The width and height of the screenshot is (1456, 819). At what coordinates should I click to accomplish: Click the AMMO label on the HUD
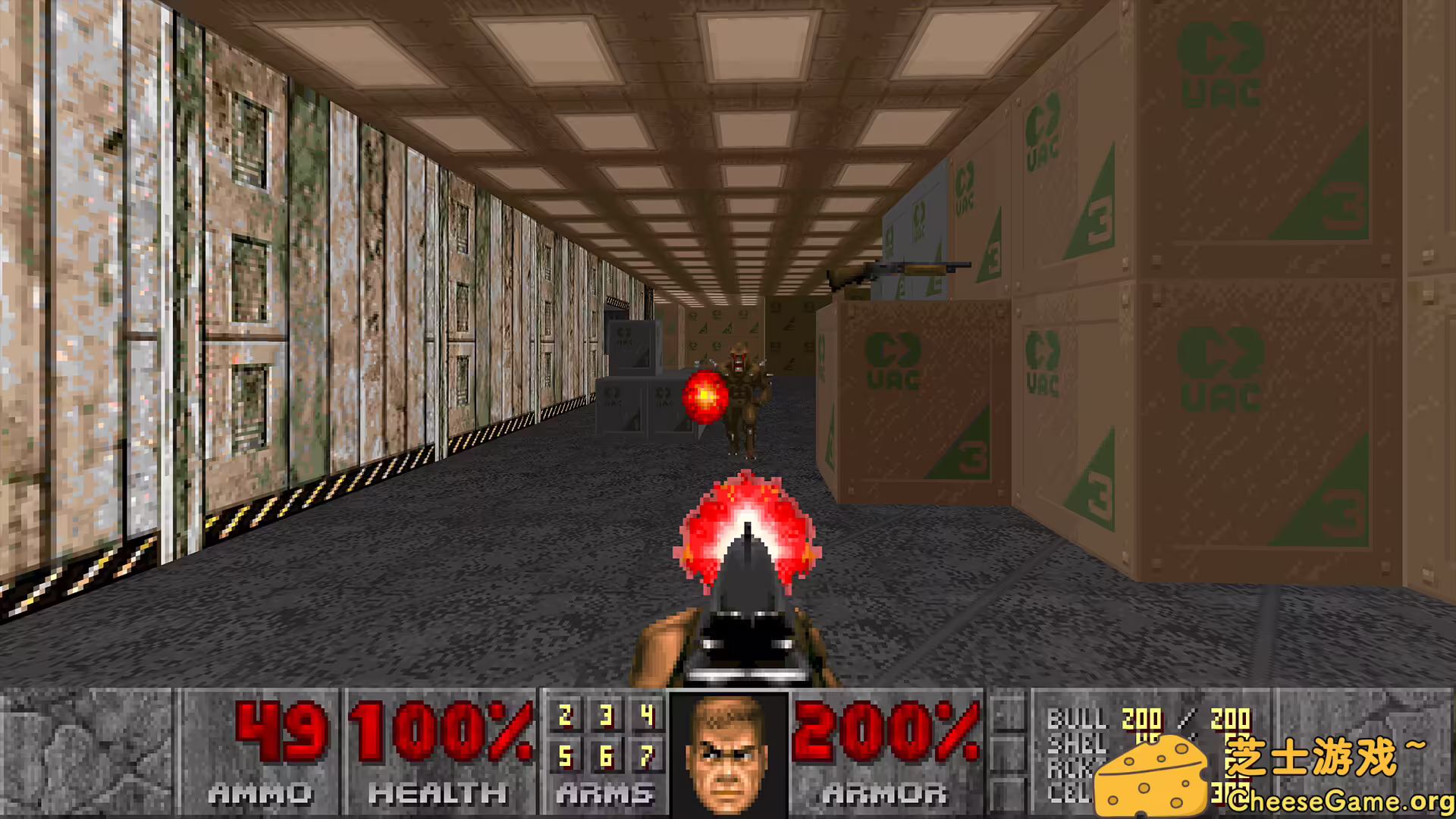tap(262, 793)
